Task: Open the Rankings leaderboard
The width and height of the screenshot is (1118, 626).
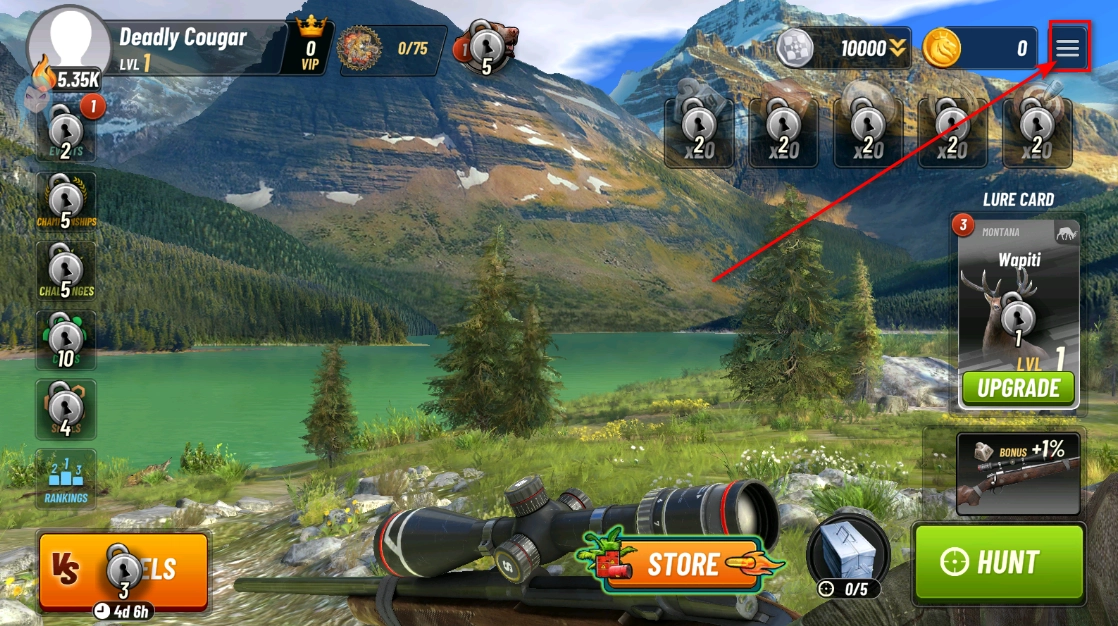Action: pyautogui.click(x=66, y=480)
